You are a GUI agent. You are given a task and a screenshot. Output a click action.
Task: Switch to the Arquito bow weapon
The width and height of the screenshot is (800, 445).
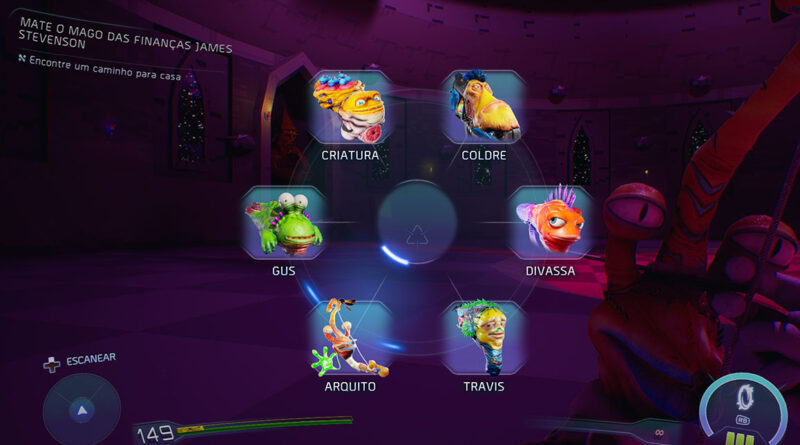tap(349, 339)
